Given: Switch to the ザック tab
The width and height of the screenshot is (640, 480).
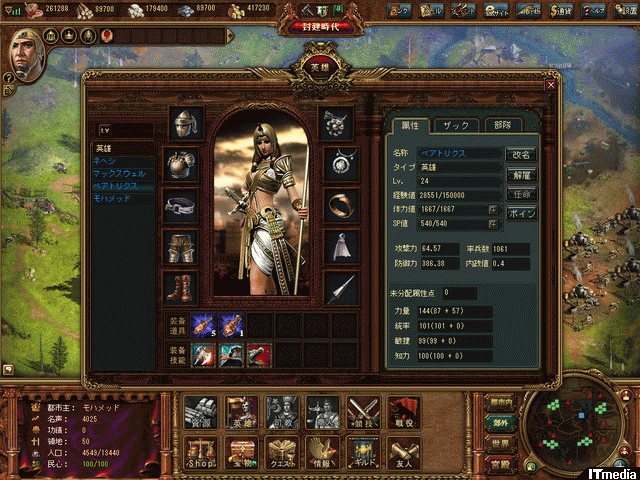Looking at the screenshot, I should (x=456, y=125).
